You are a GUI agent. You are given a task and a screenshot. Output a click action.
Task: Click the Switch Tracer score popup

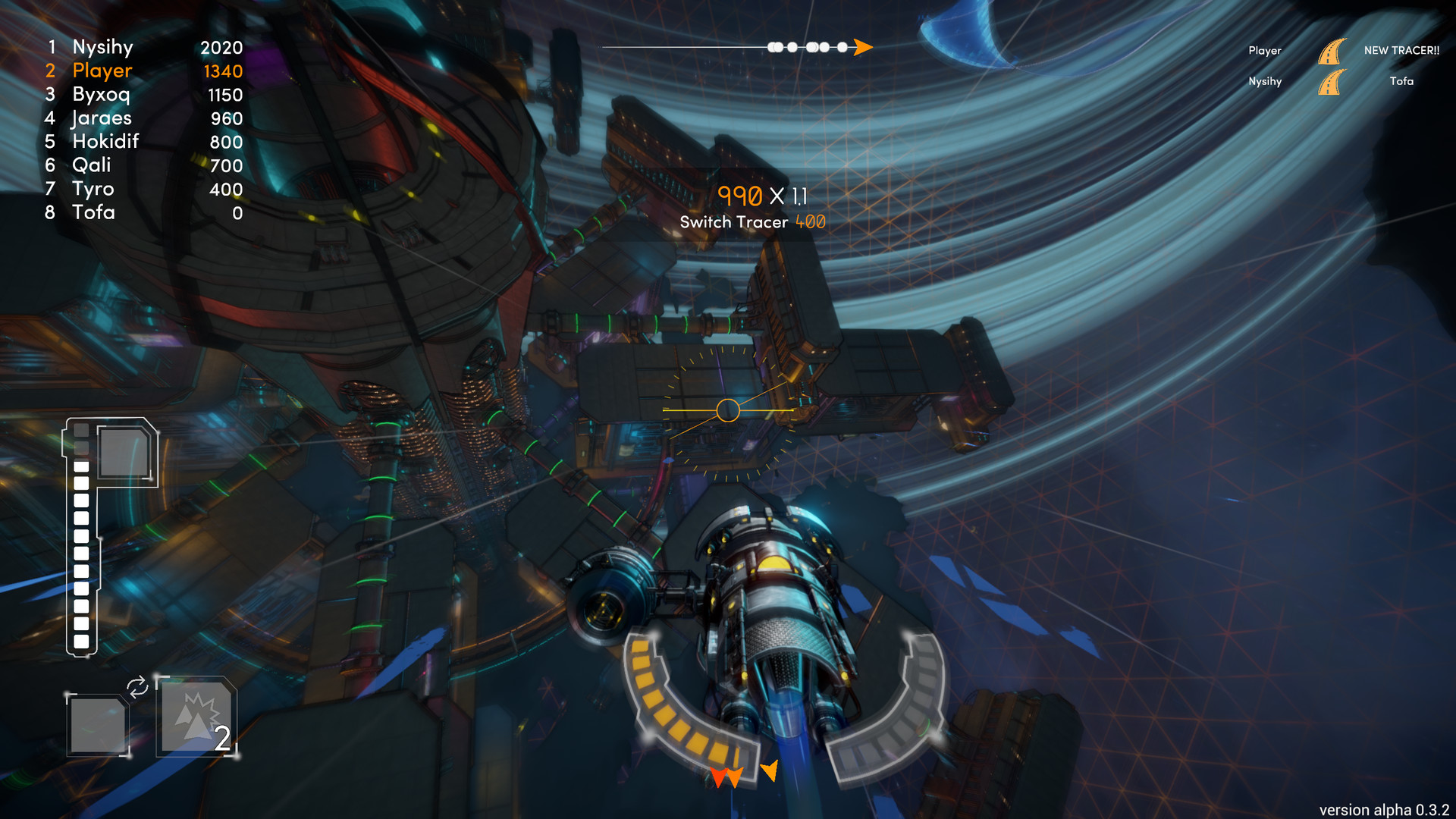coord(752,222)
